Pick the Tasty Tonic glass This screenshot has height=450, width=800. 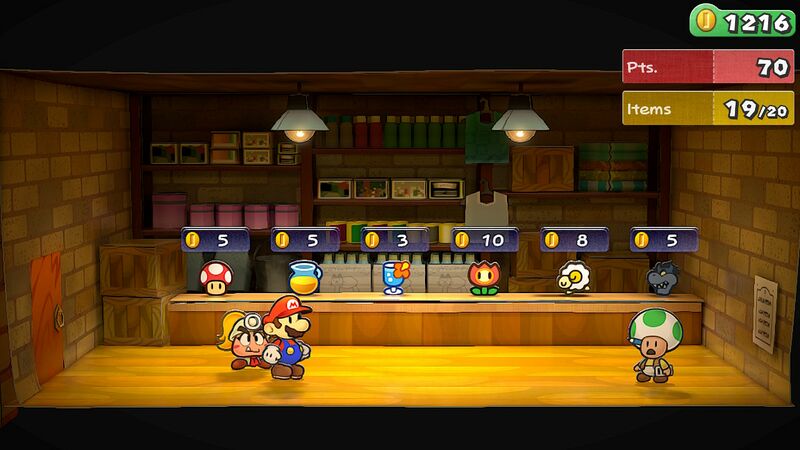[393, 277]
